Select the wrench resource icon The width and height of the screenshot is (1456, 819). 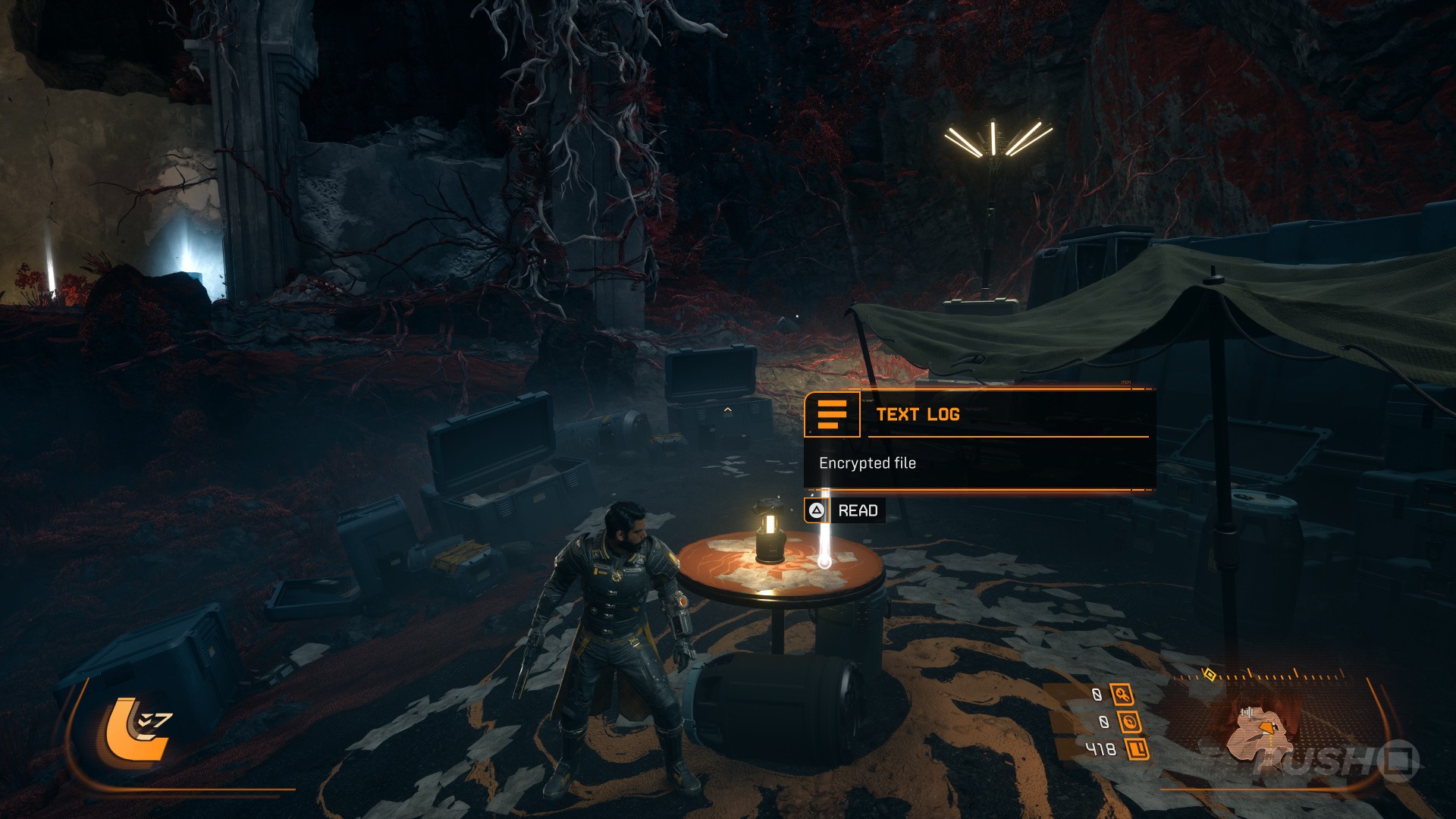point(1122,694)
